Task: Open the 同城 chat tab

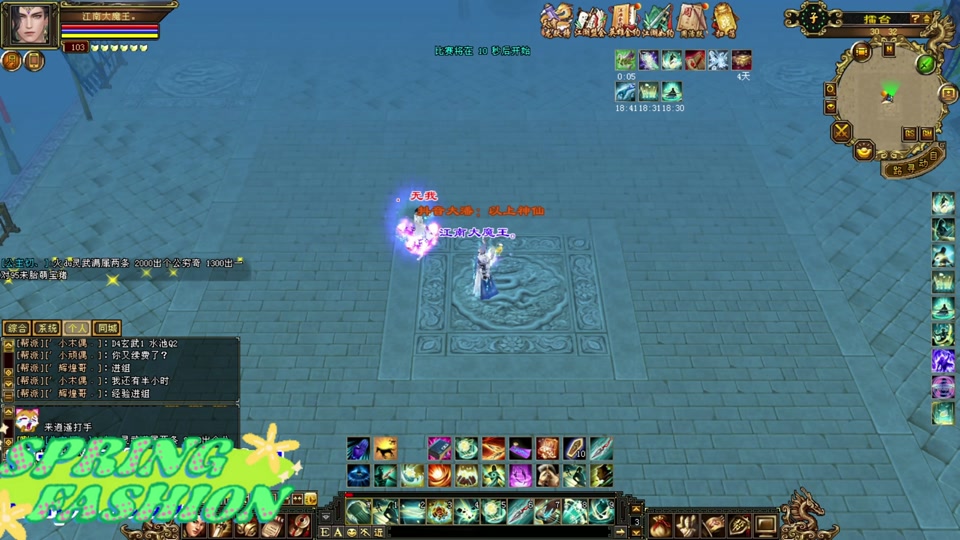Action: pyautogui.click(x=107, y=328)
